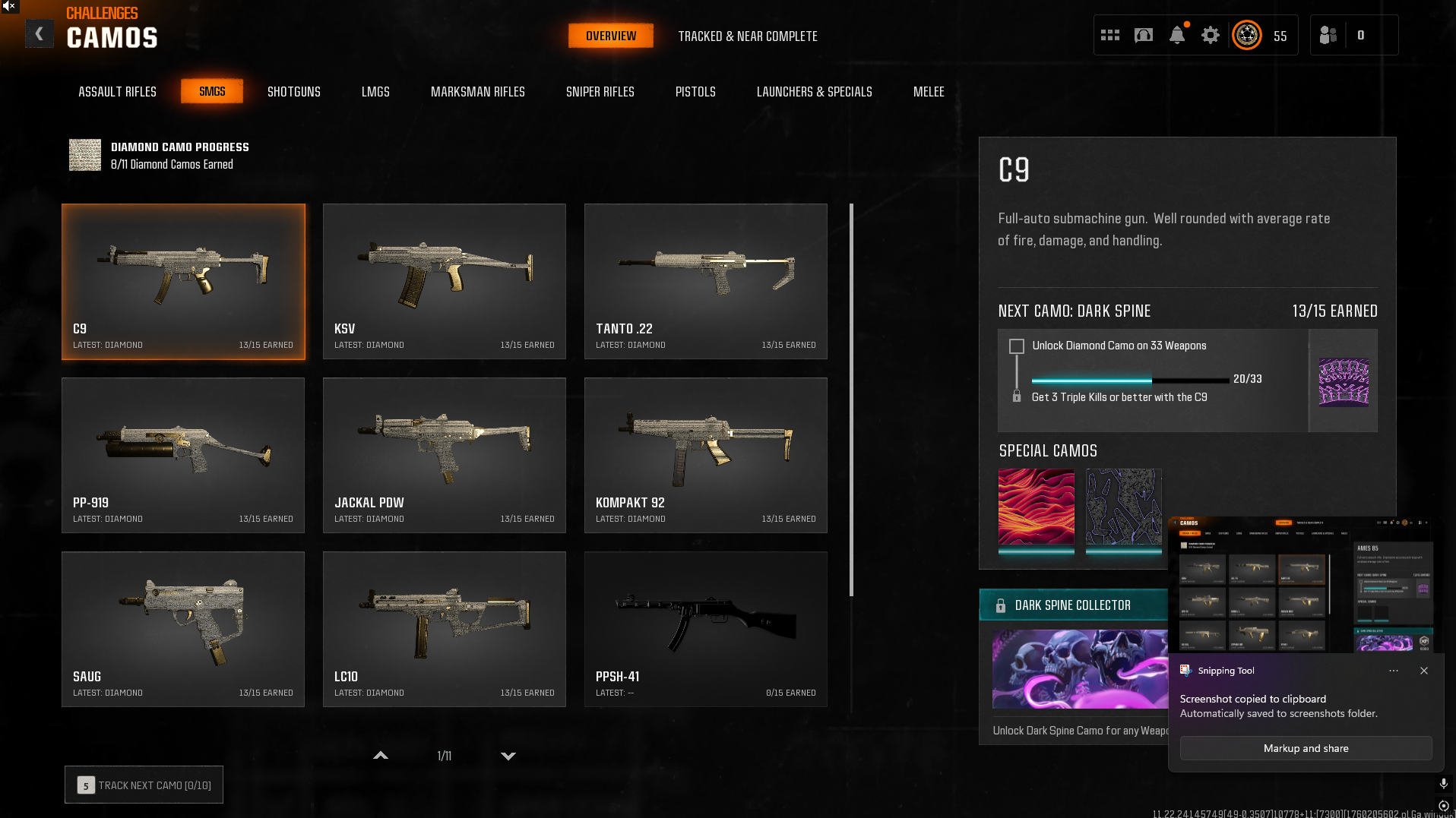The height and width of the screenshot is (818, 1456).
Task: View the Pistols category
Action: click(695, 92)
